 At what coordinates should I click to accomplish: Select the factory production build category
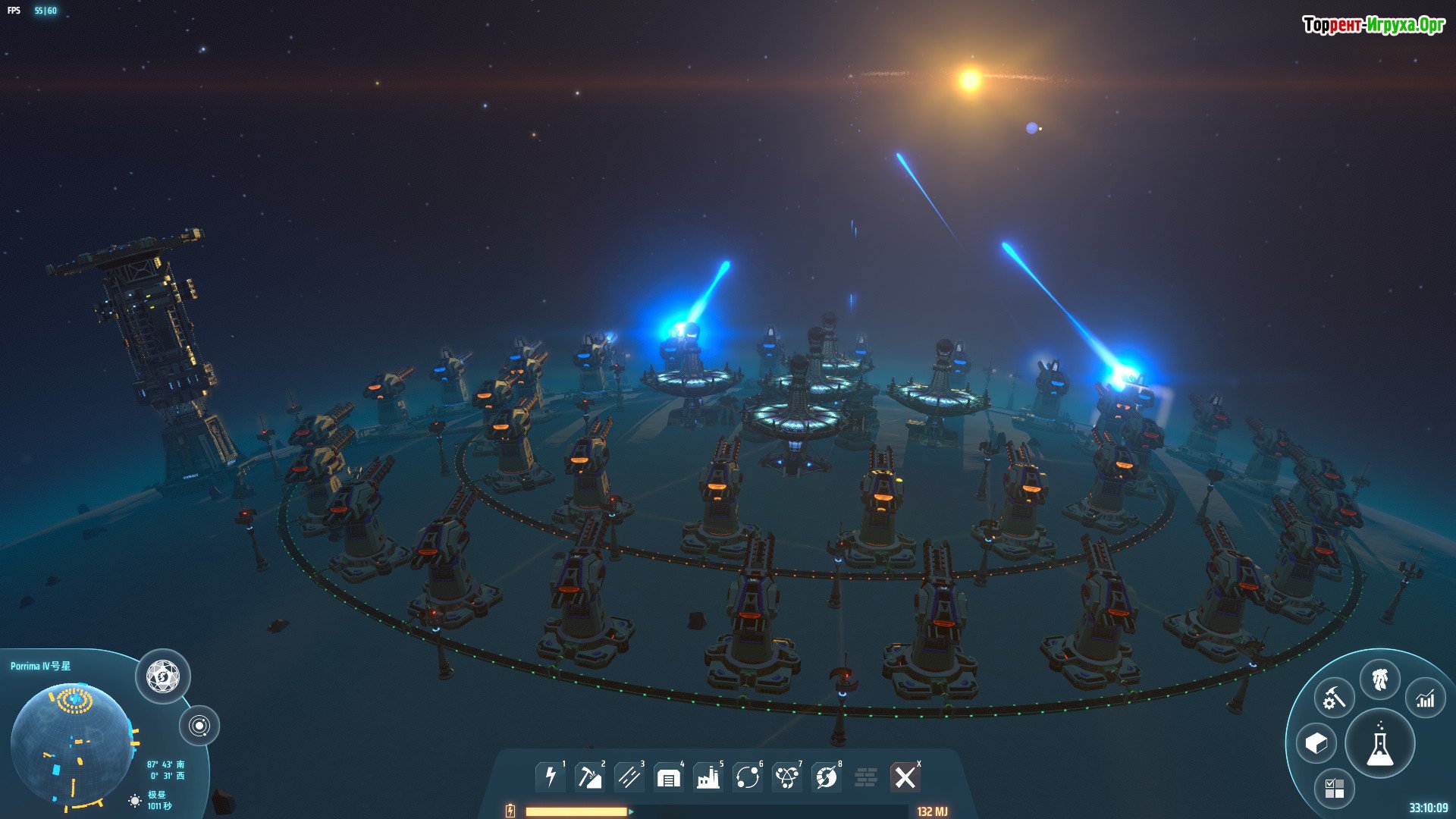click(x=708, y=777)
